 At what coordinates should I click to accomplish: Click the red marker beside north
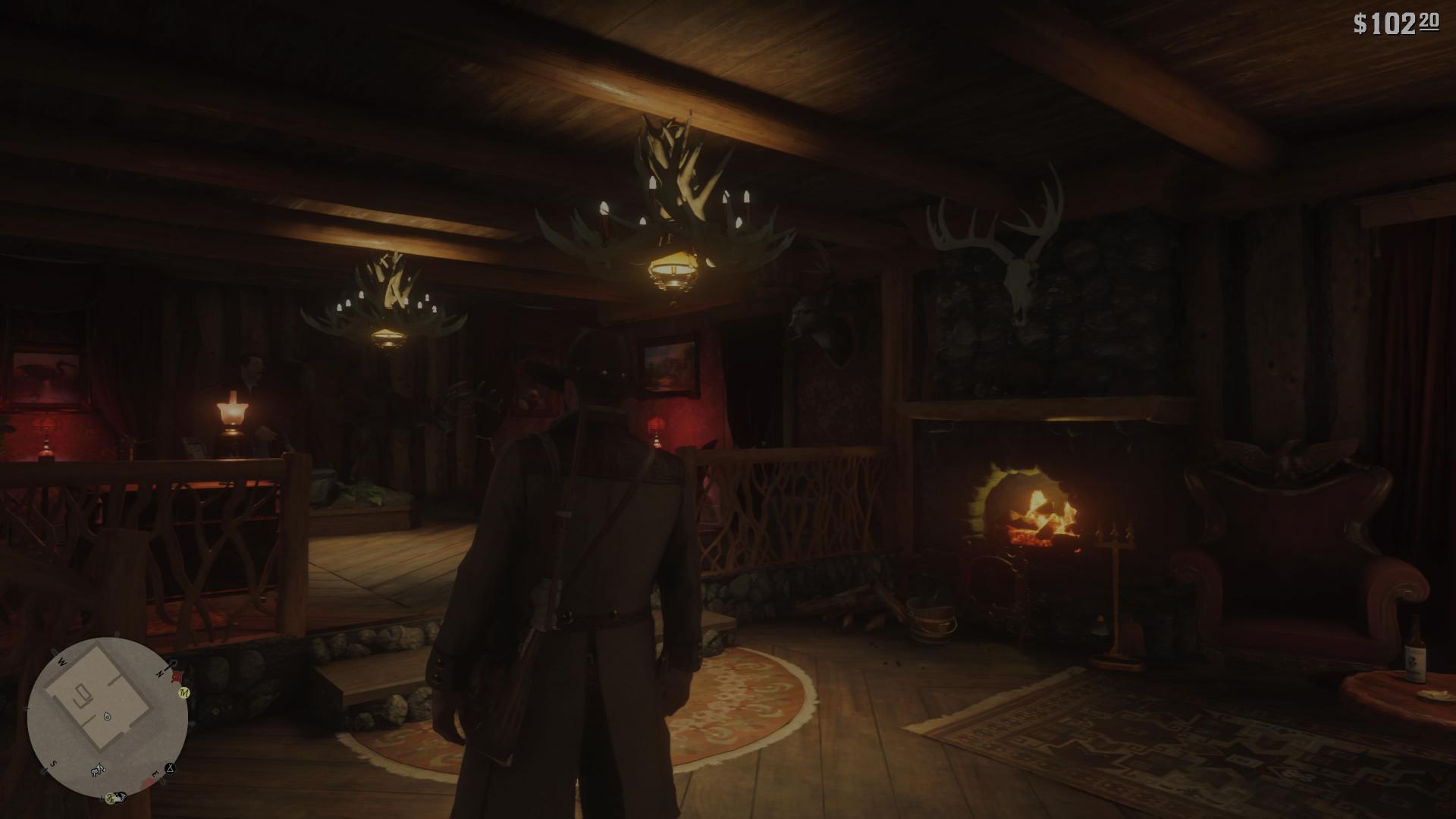(176, 674)
